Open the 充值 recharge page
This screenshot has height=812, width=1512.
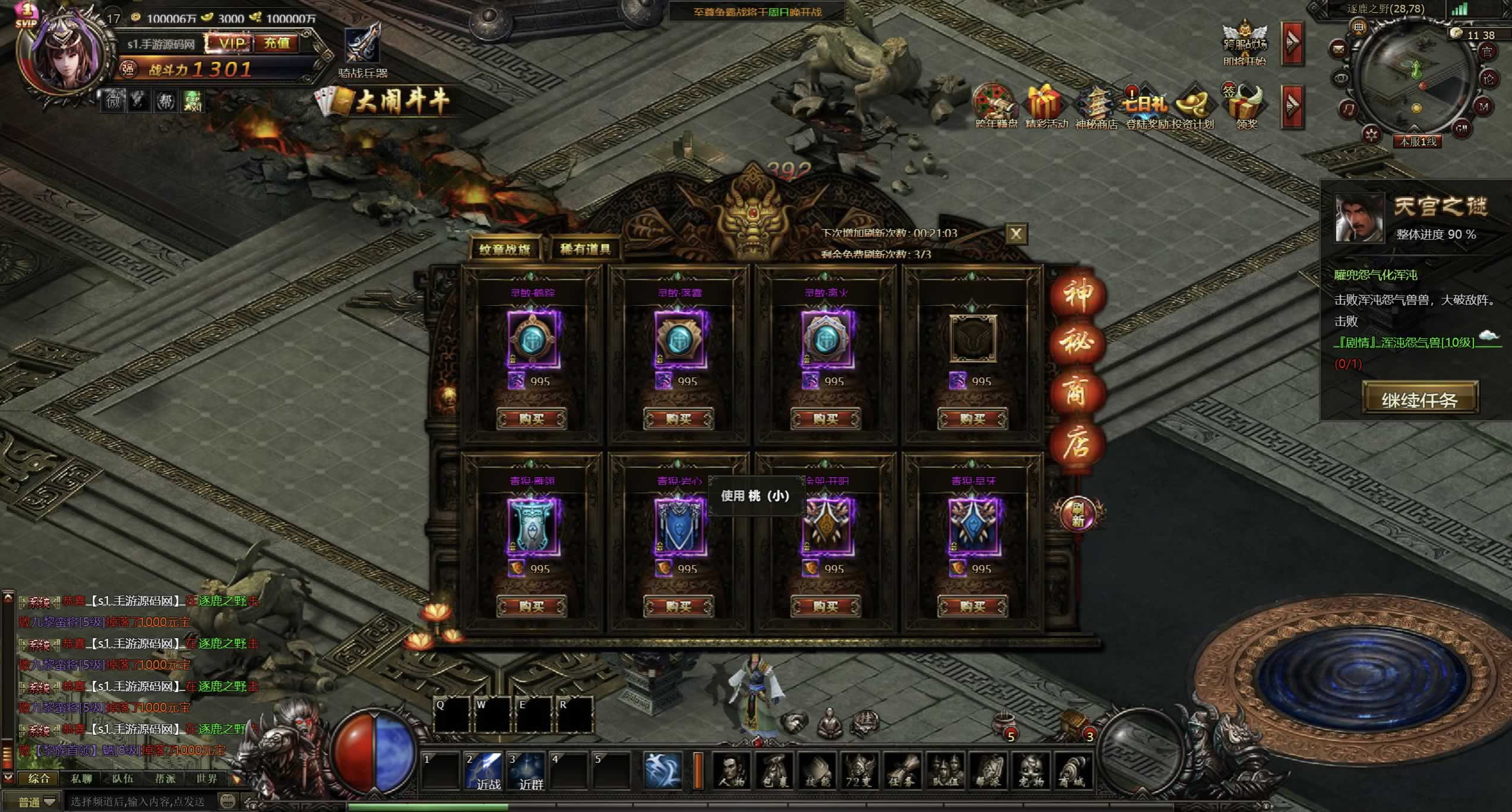point(277,43)
